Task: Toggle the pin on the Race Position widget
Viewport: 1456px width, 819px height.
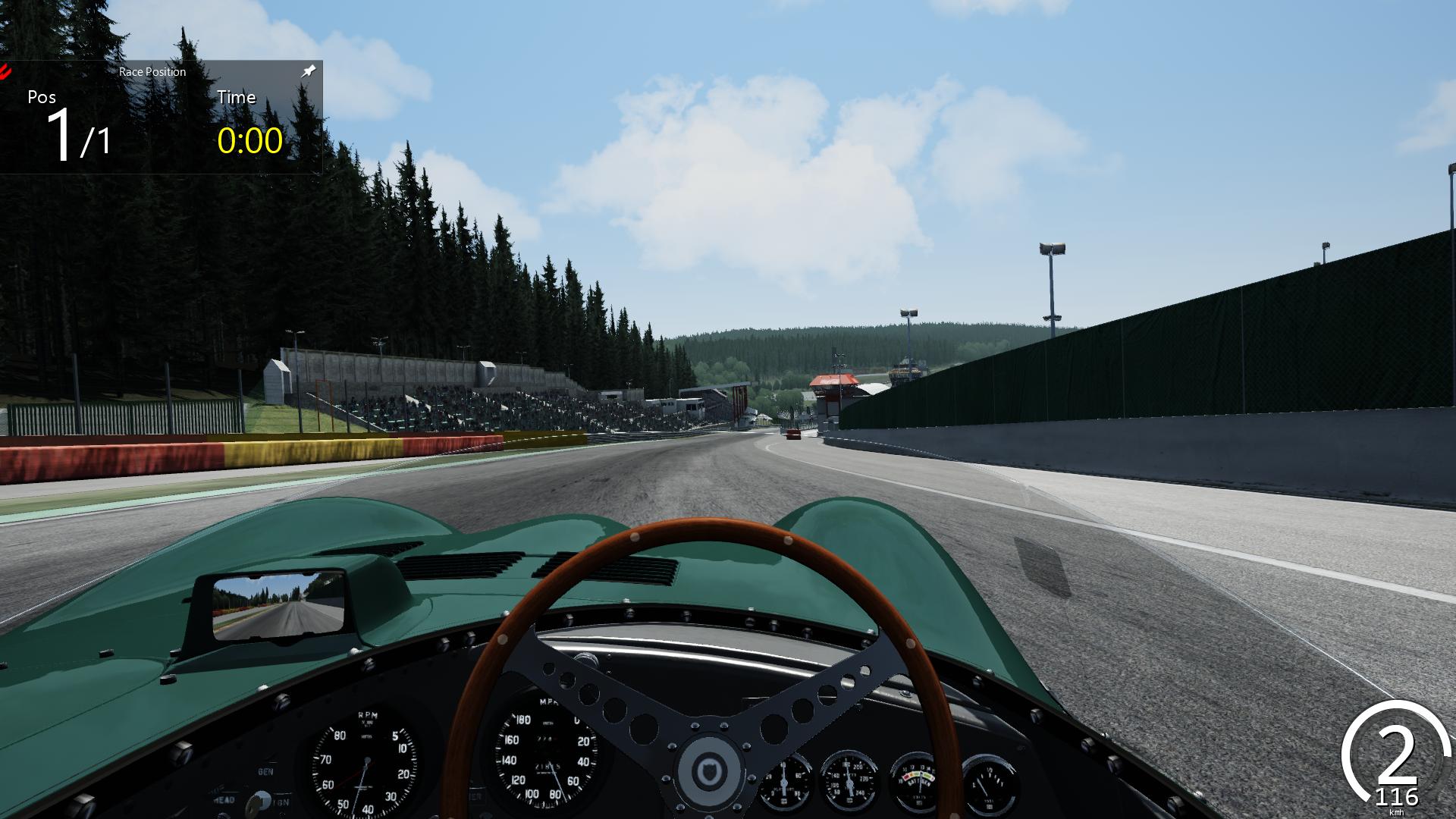Action: point(308,71)
